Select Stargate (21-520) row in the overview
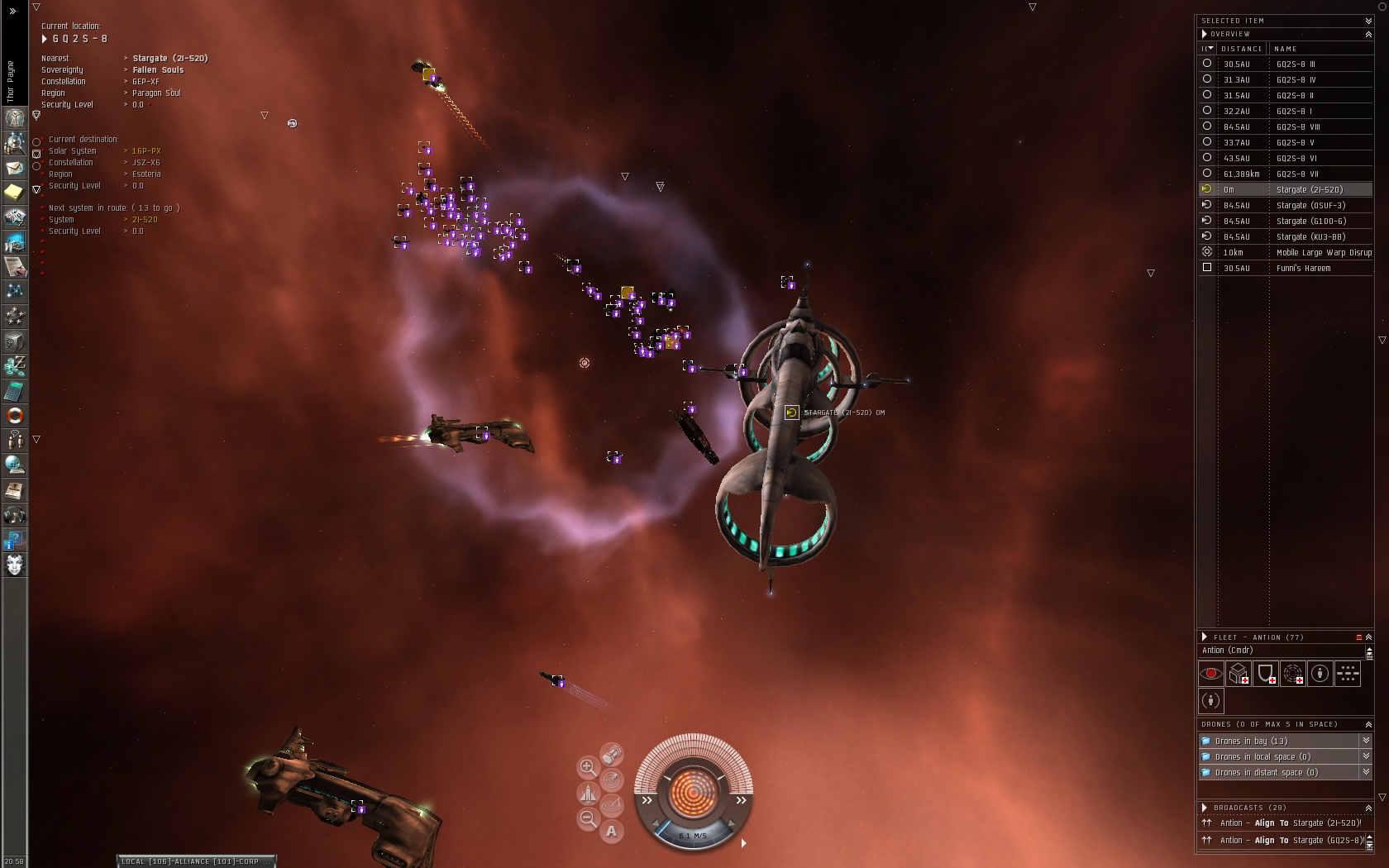The width and height of the screenshot is (1389, 868). (1309, 189)
